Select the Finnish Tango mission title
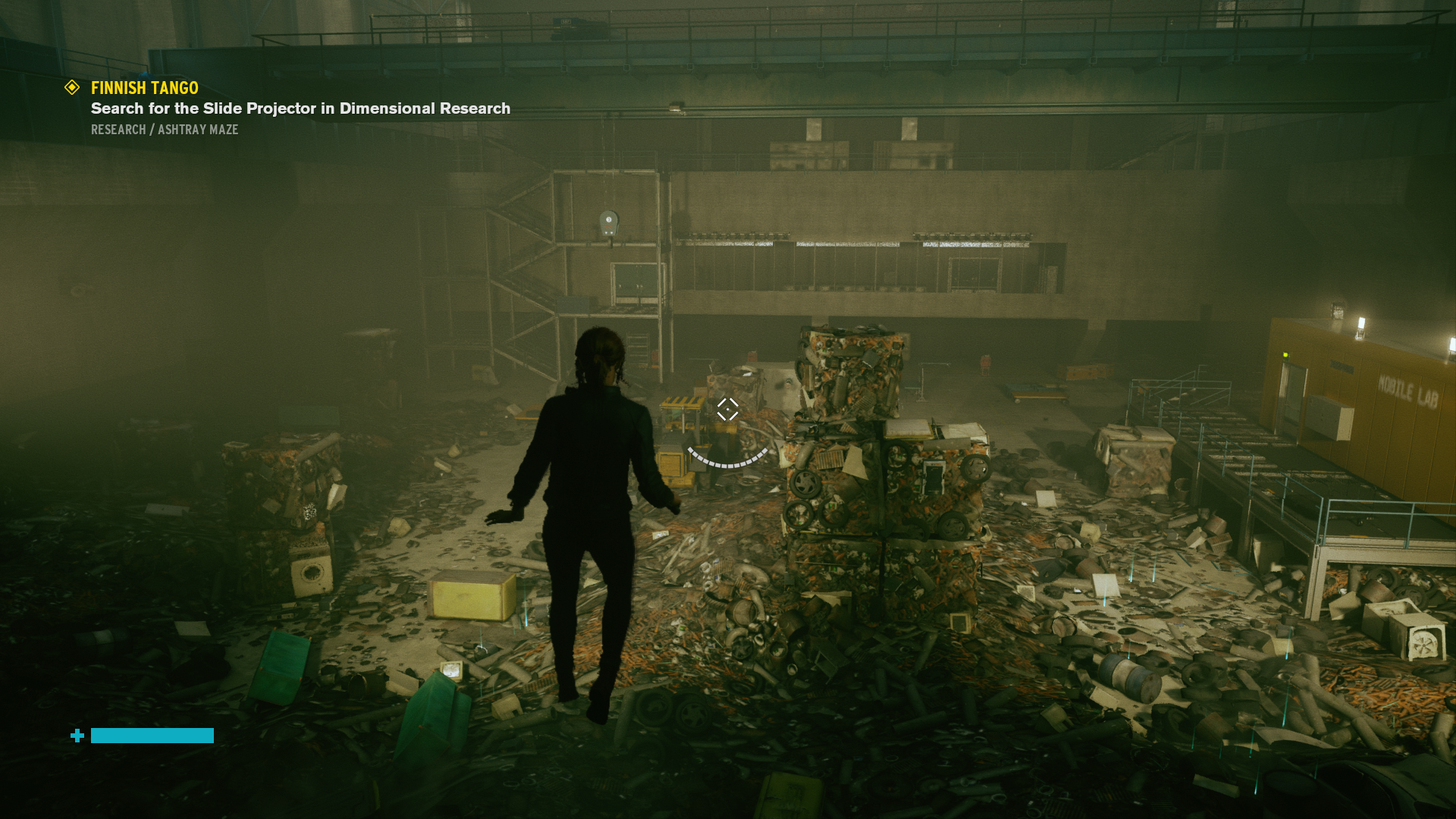Viewport: 1456px width, 819px height. 145,88
